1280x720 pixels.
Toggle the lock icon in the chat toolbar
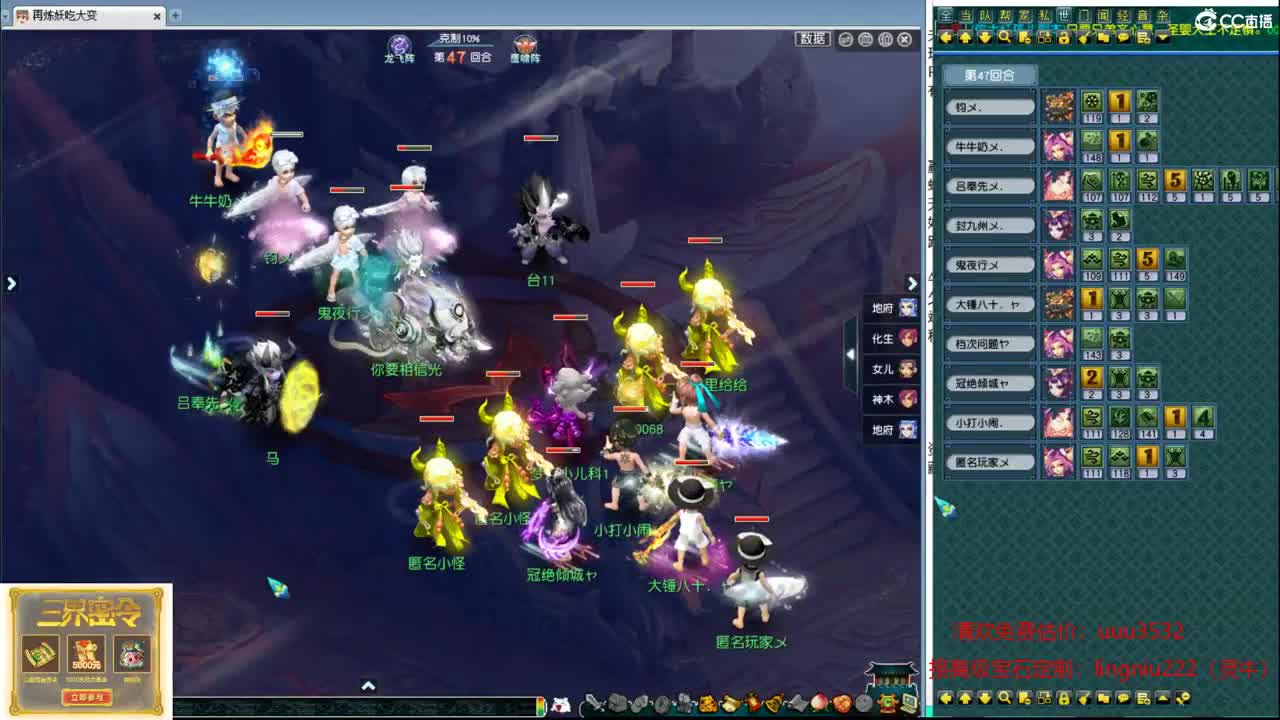[x=1063, y=37]
